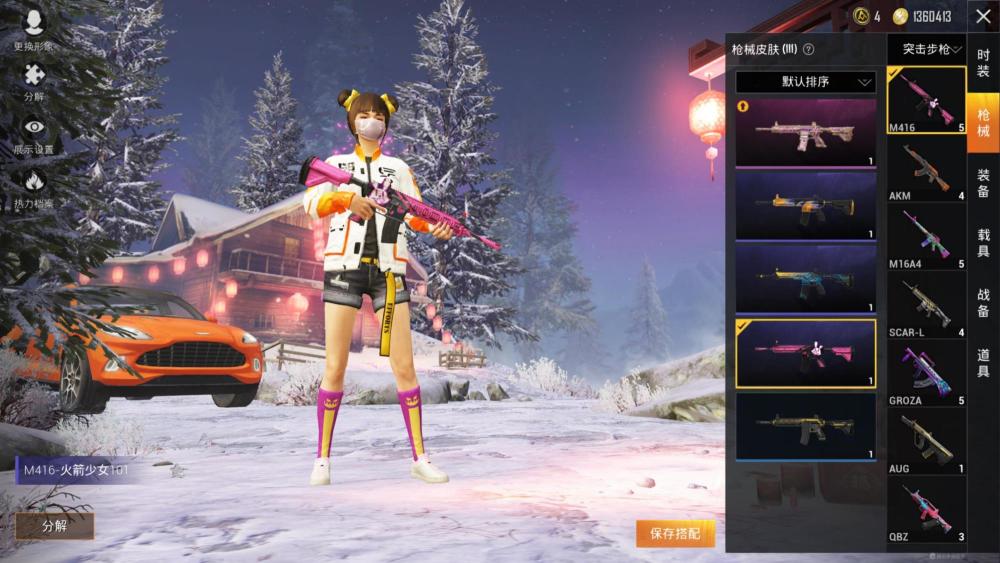Switch to the 道具 items tab
The height and width of the screenshot is (563, 1000).
point(983,363)
